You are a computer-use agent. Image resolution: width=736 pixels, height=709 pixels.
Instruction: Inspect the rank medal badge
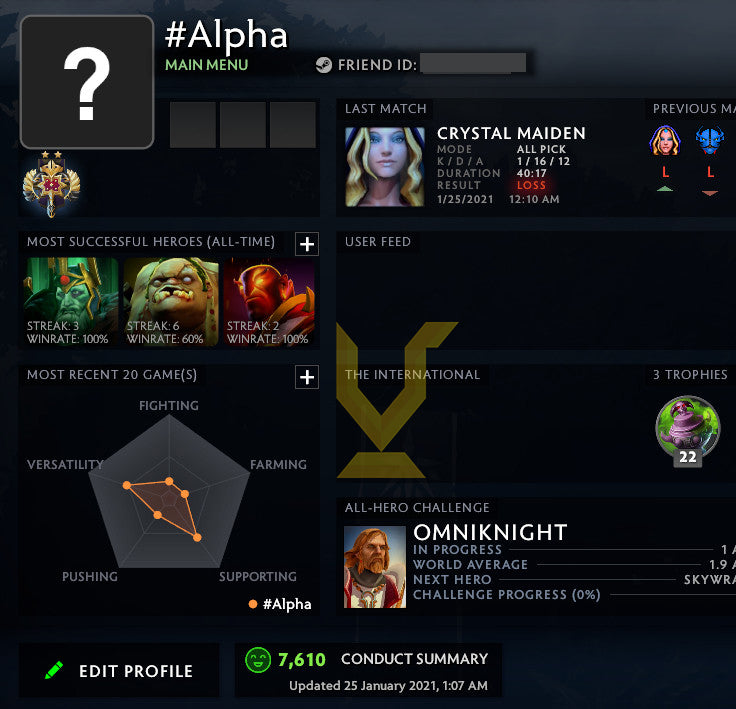pos(51,186)
